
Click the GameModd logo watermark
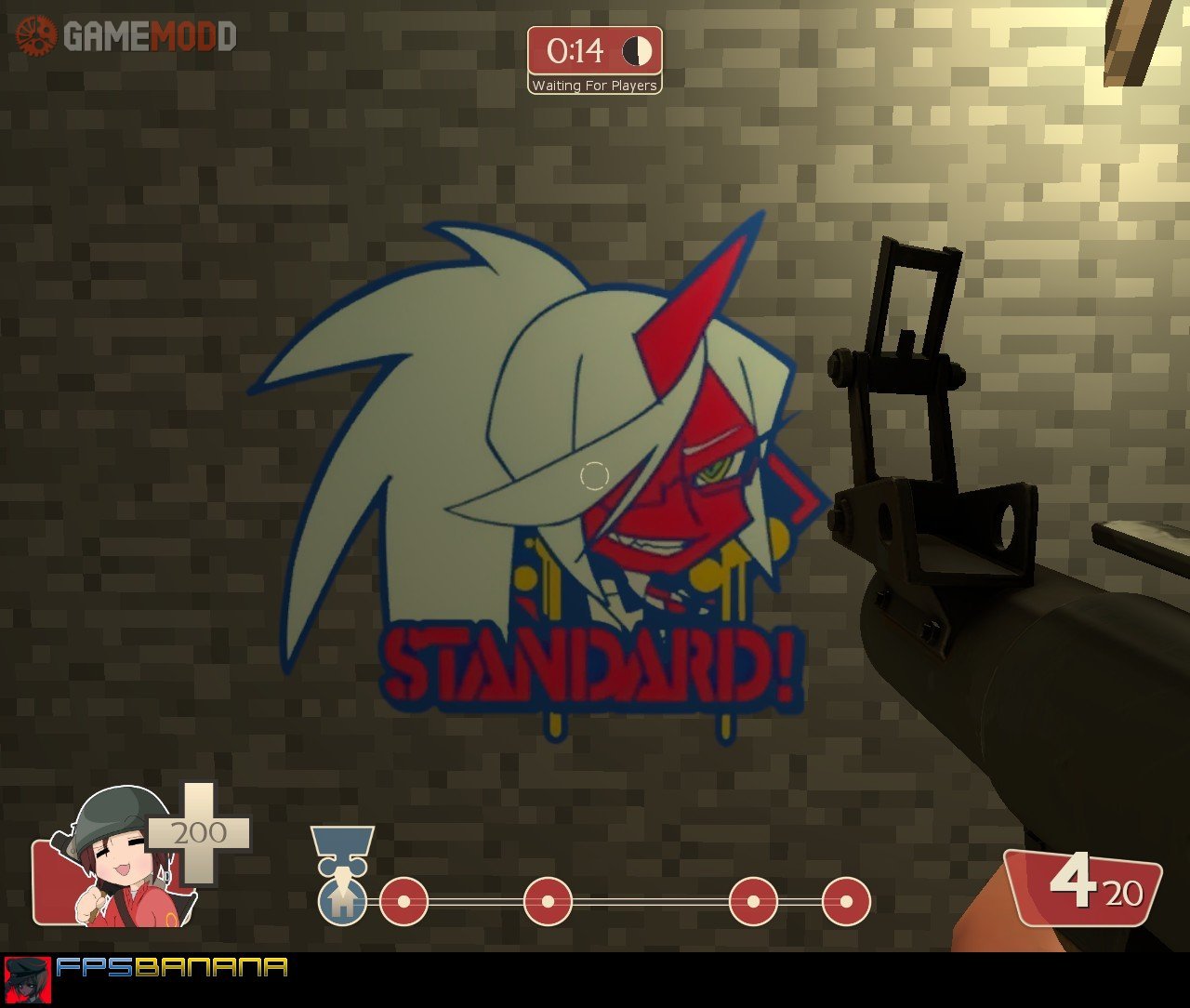tap(126, 36)
